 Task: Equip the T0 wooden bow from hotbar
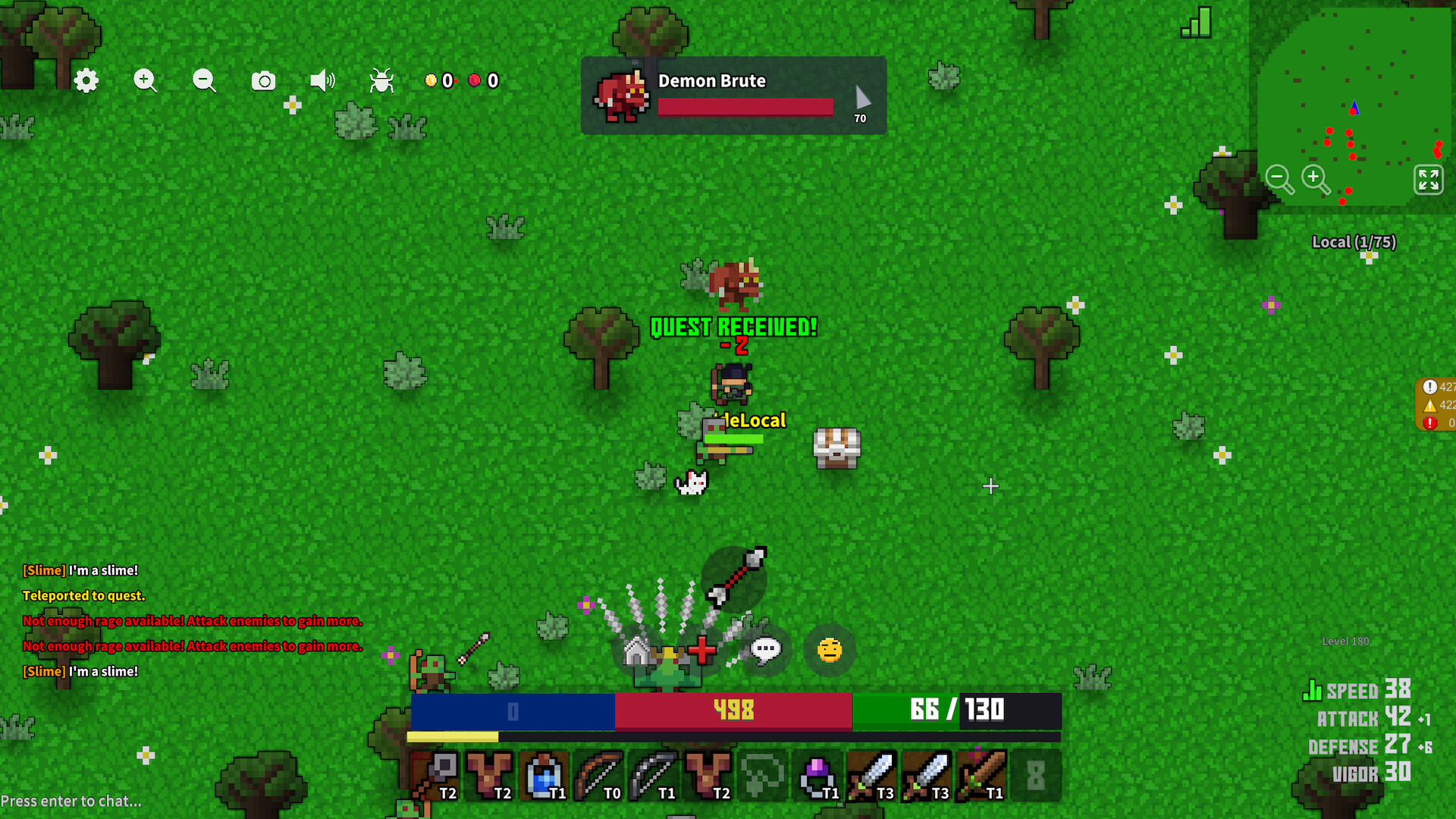(599, 773)
